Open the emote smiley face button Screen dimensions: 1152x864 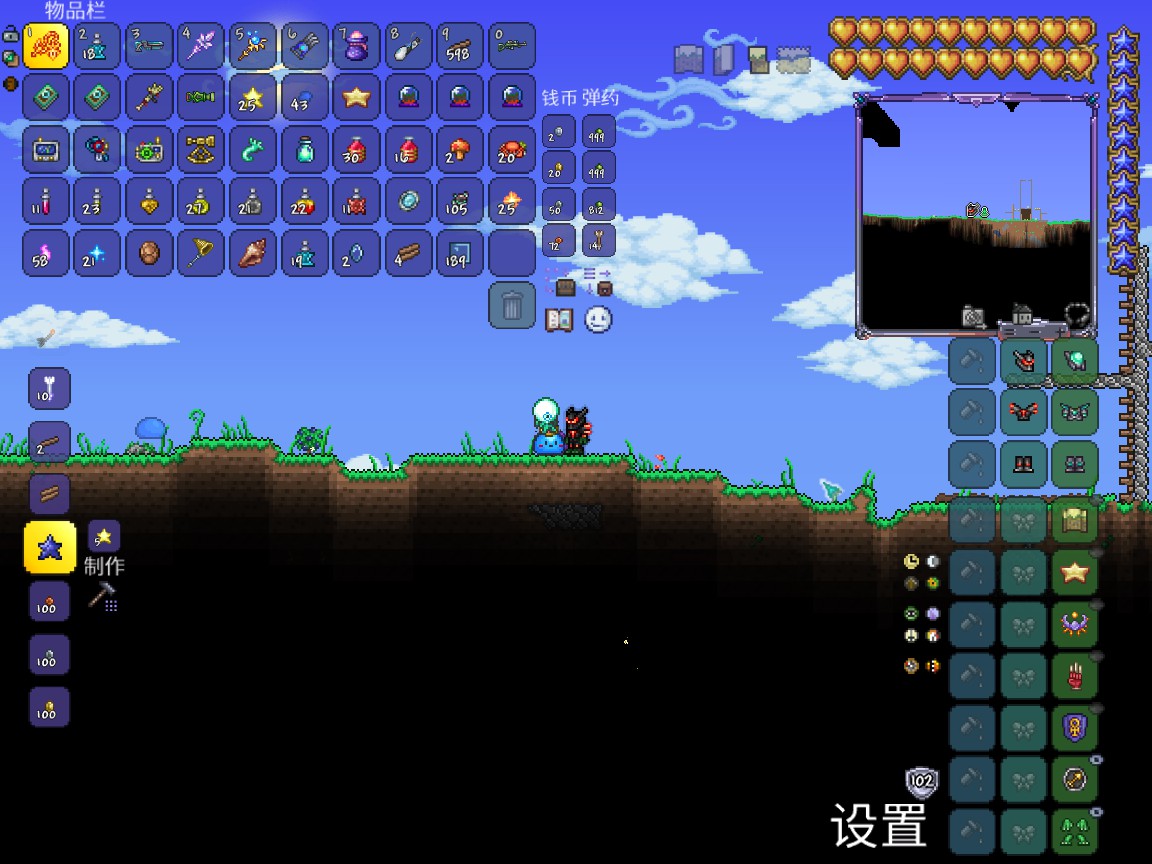pos(598,320)
